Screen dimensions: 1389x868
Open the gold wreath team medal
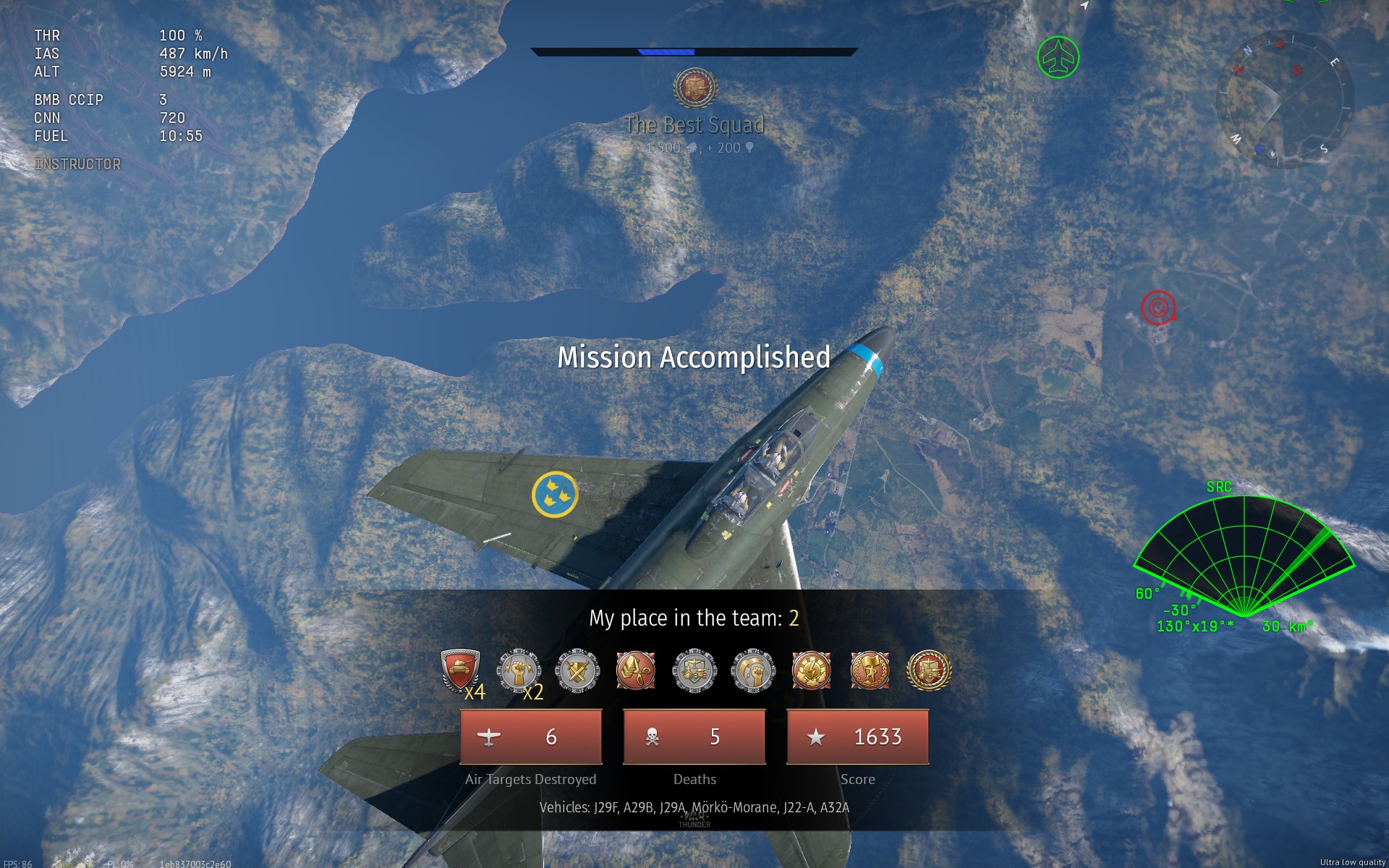click(x=927, y=671)
